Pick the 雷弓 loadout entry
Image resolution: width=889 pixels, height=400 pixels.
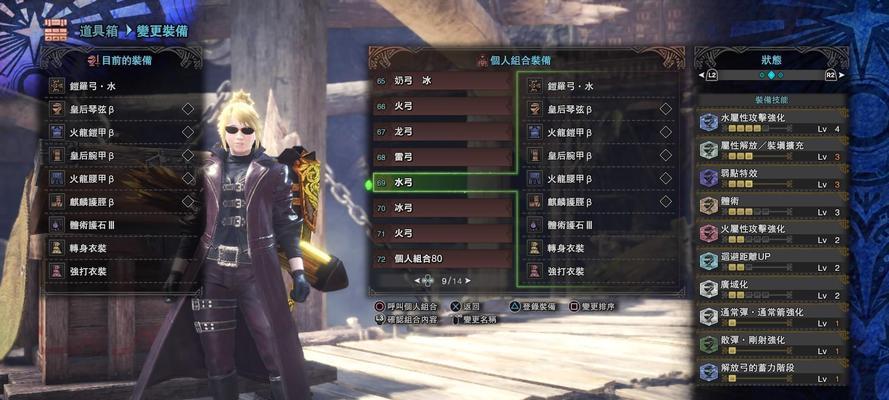coord(441,157)
